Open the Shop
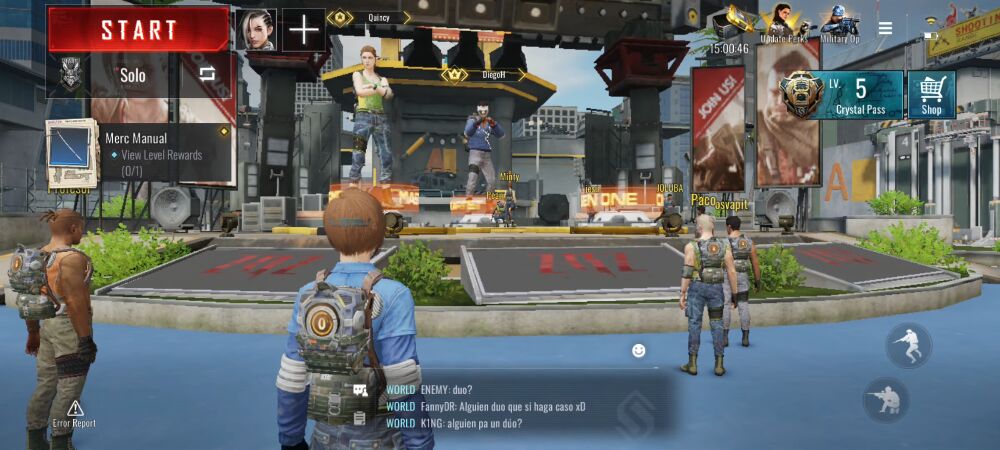1000x450 pixels. [931, 95]
